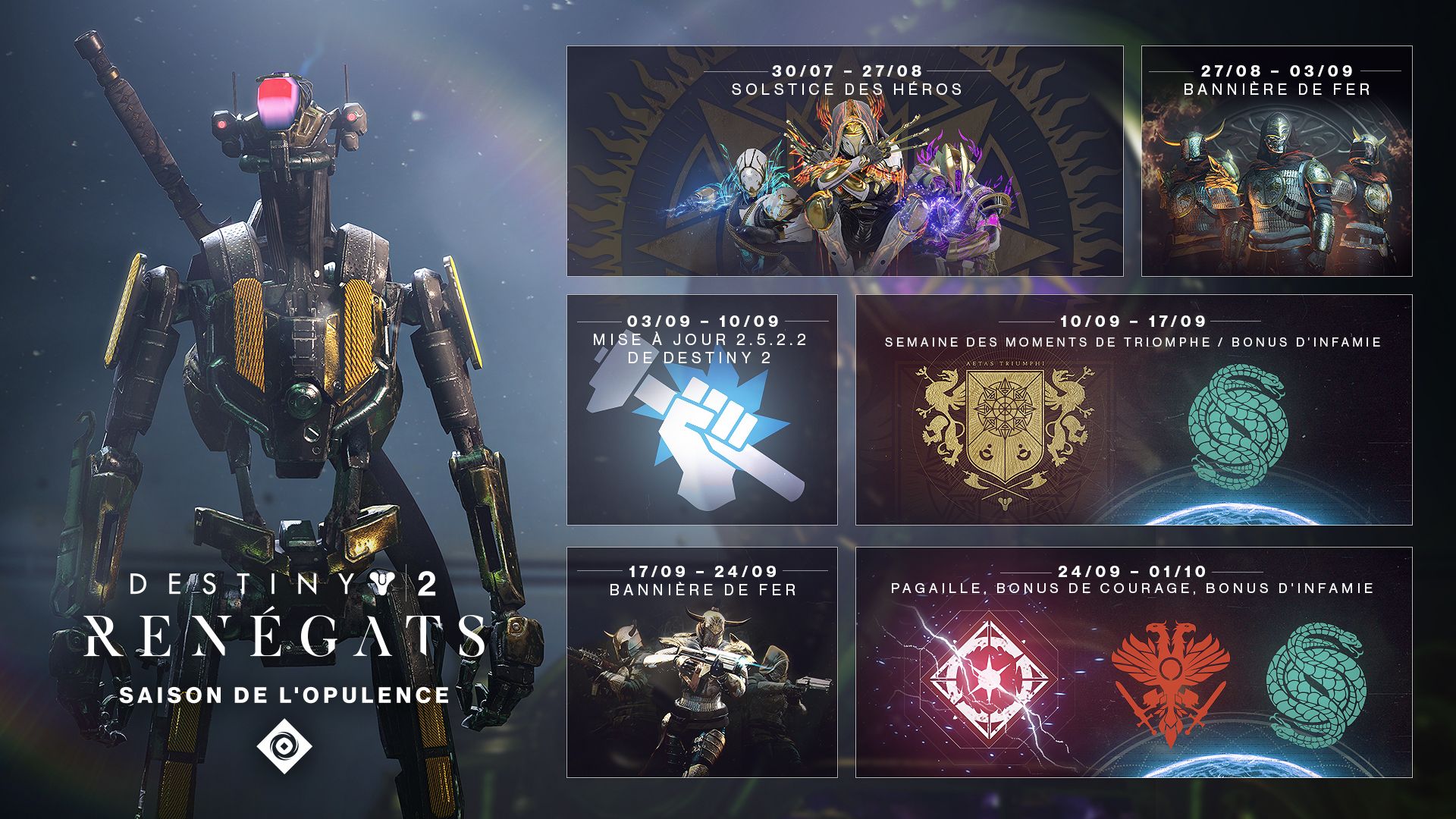Screen dimensions: 1456x819
Task: Open the 17/09 – 24/09 Bannière de Fer tile
Action: coord(701,662)
